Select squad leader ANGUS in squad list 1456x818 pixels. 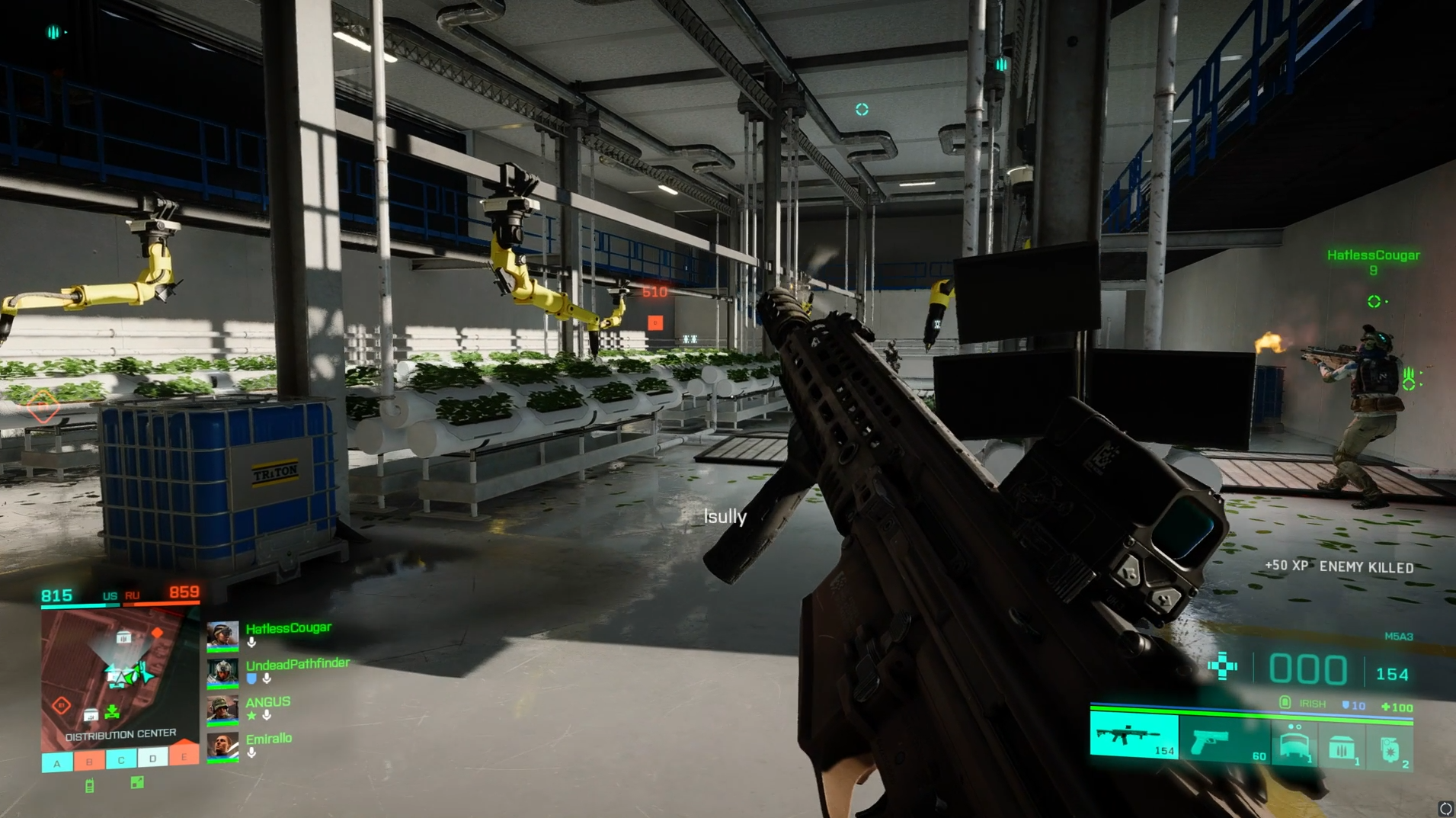point(267,702)
